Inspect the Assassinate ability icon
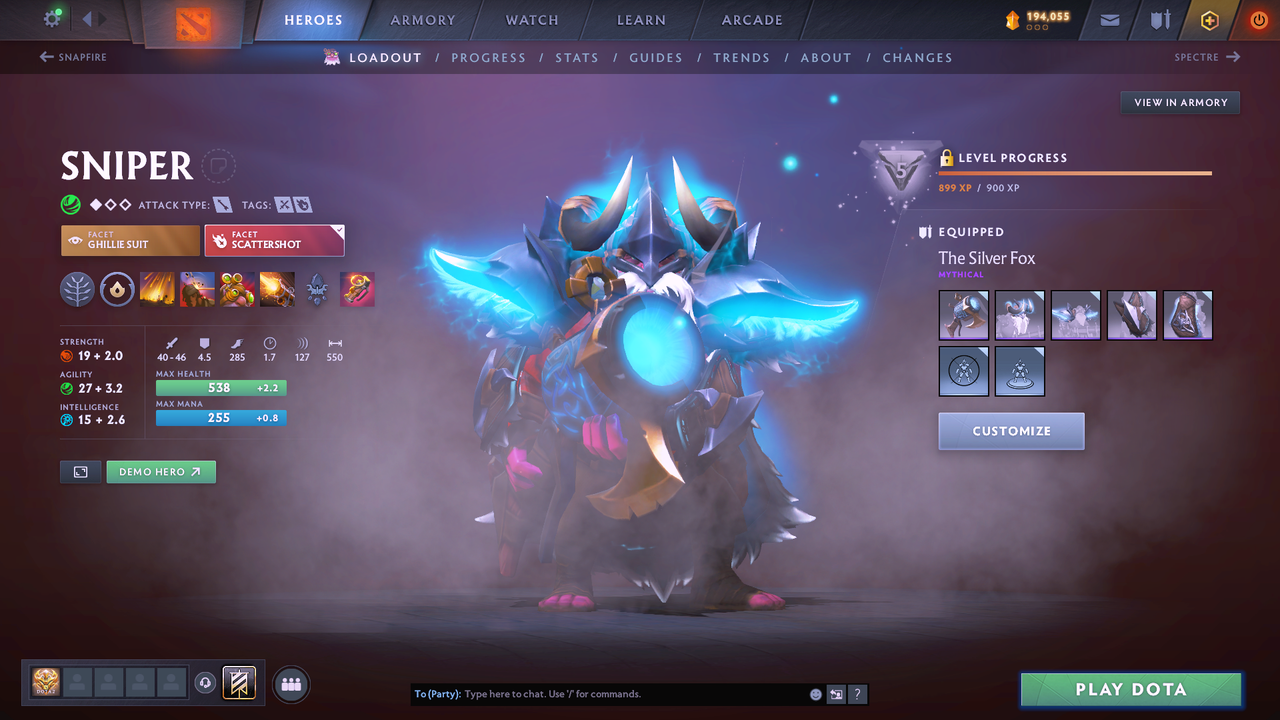The width and height of the screenshot is (1280, 720). tap(277, 289)
